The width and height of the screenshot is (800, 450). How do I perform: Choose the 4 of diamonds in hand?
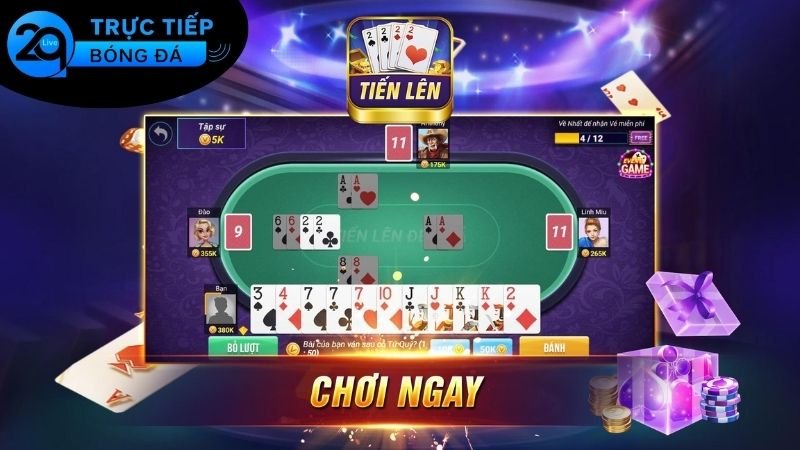(286, 308)
